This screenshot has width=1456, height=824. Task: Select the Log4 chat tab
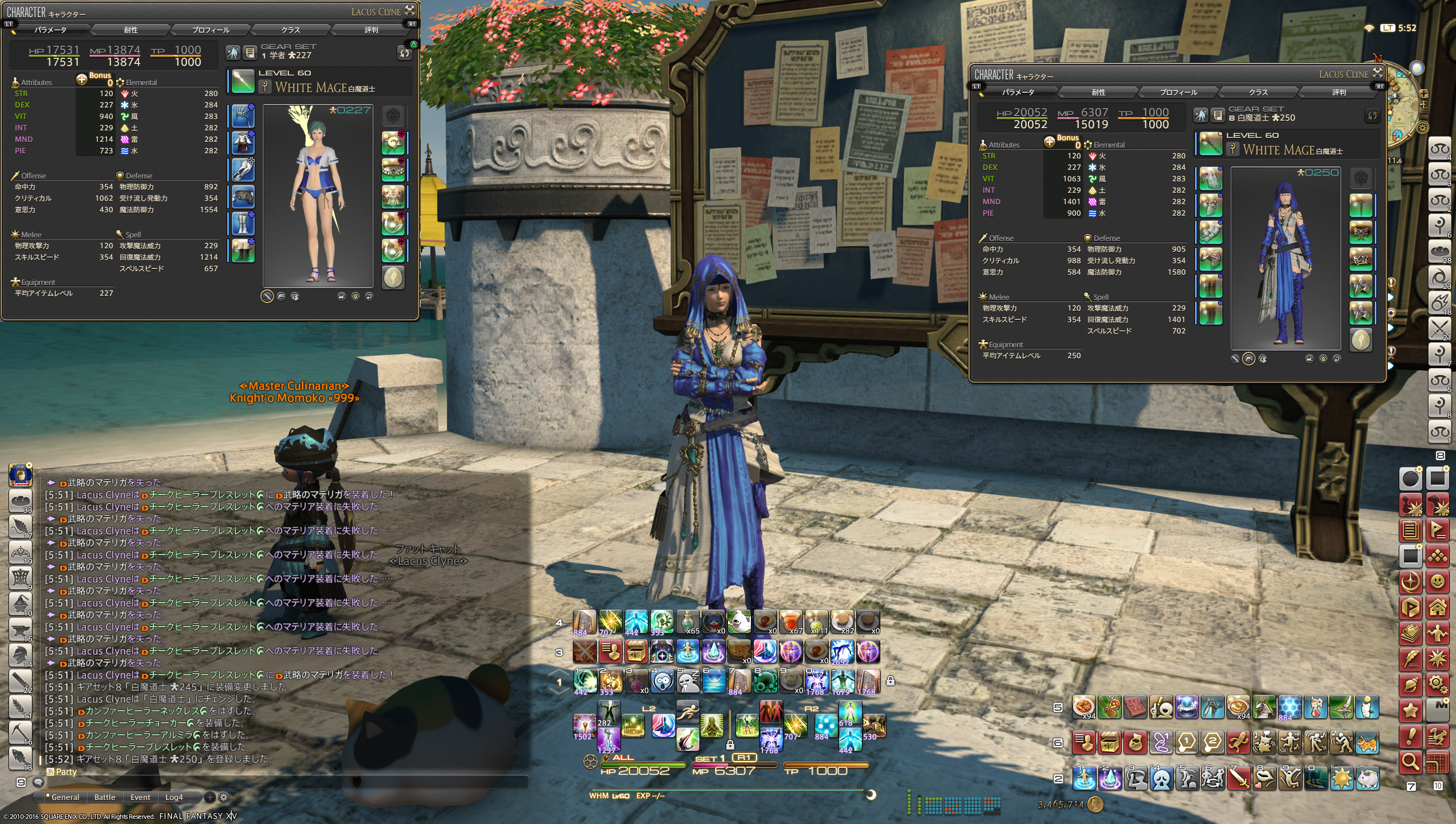[x=174, y=797]
